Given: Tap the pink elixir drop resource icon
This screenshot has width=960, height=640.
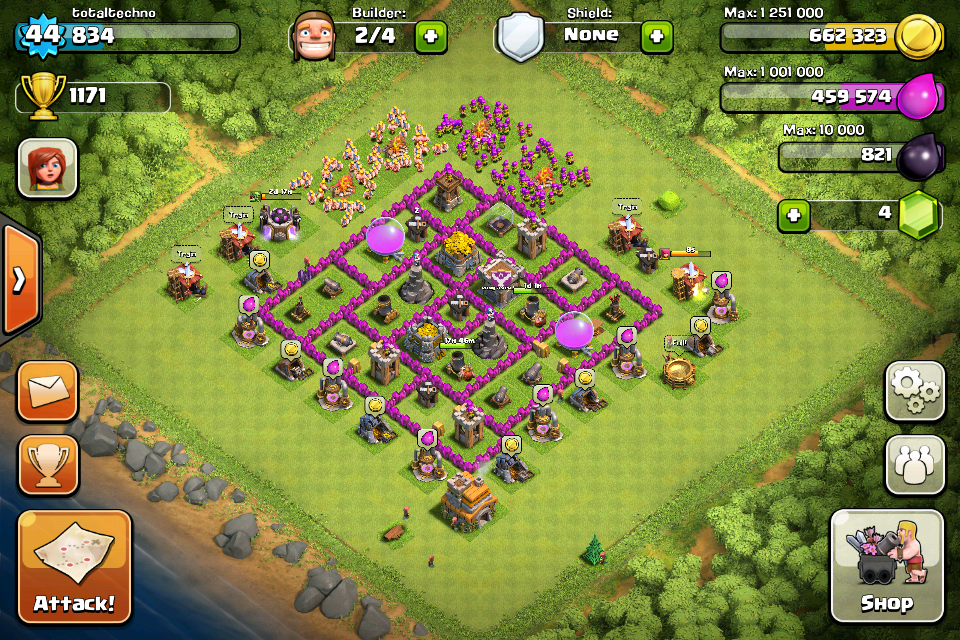Looking at the screenshot, I should (918, 97).
